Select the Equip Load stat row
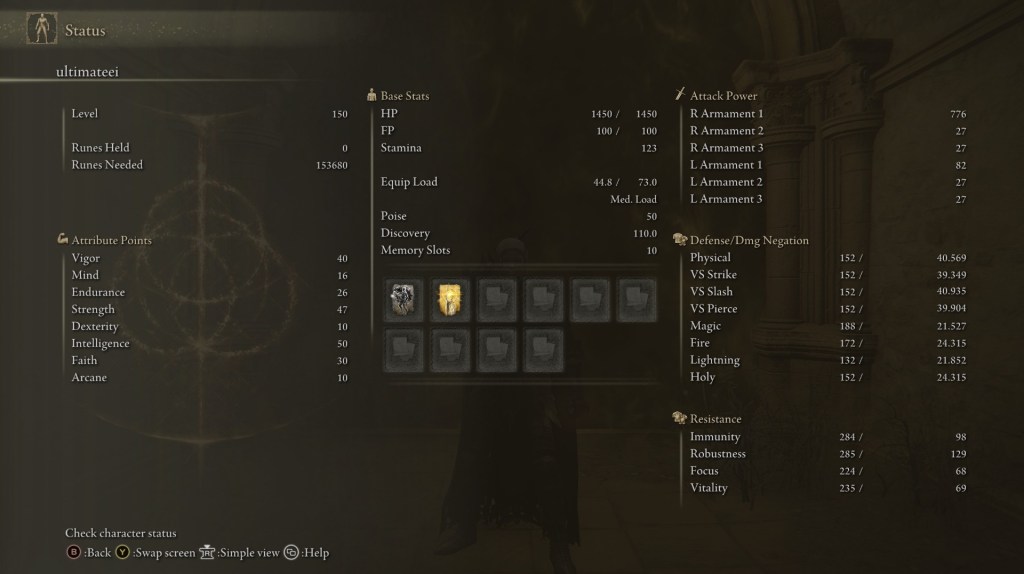Image resolution: width=1024 pixels, height=574 pixels. coord(518,182)
